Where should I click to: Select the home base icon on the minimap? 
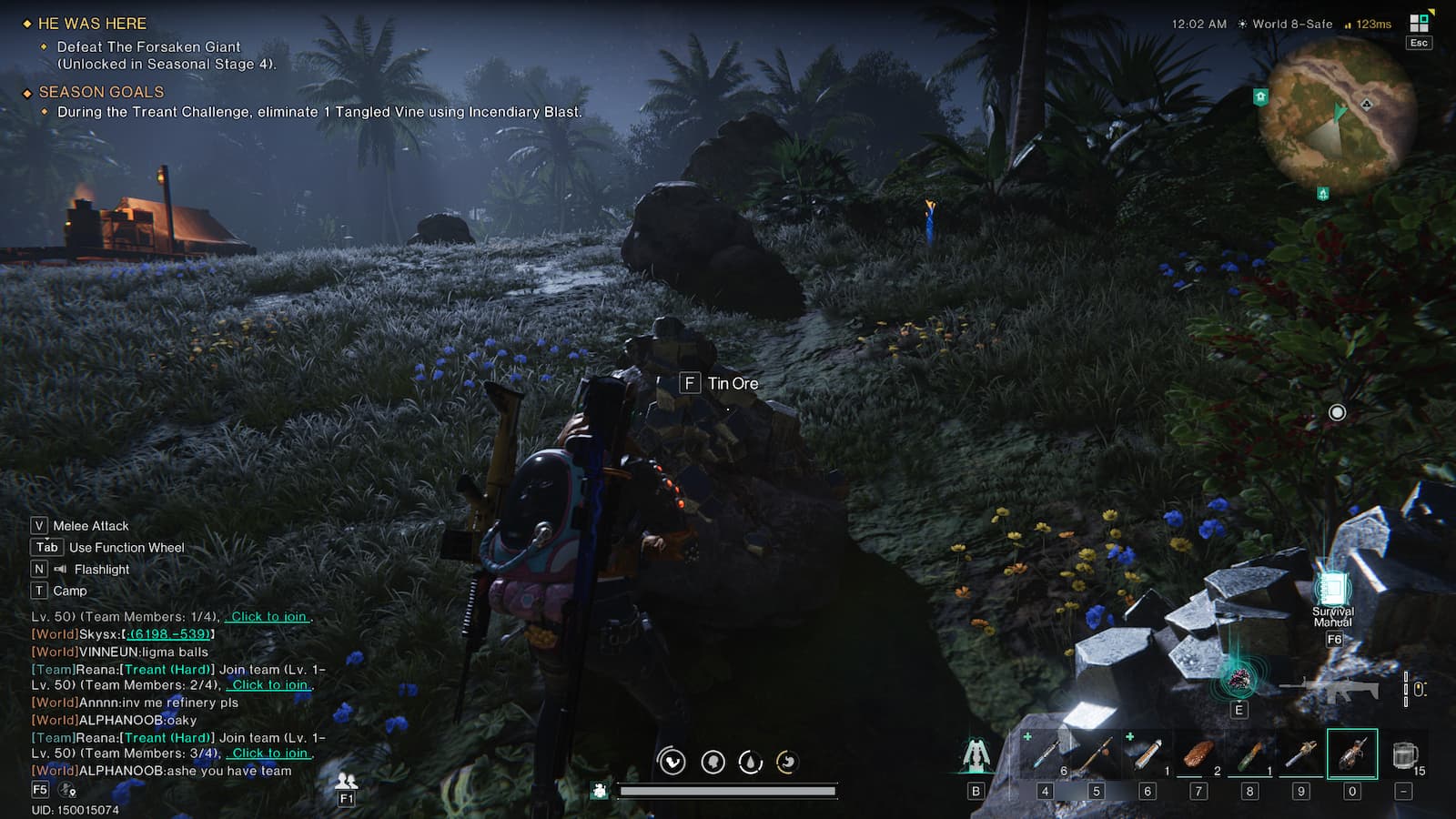point(1259,96)
